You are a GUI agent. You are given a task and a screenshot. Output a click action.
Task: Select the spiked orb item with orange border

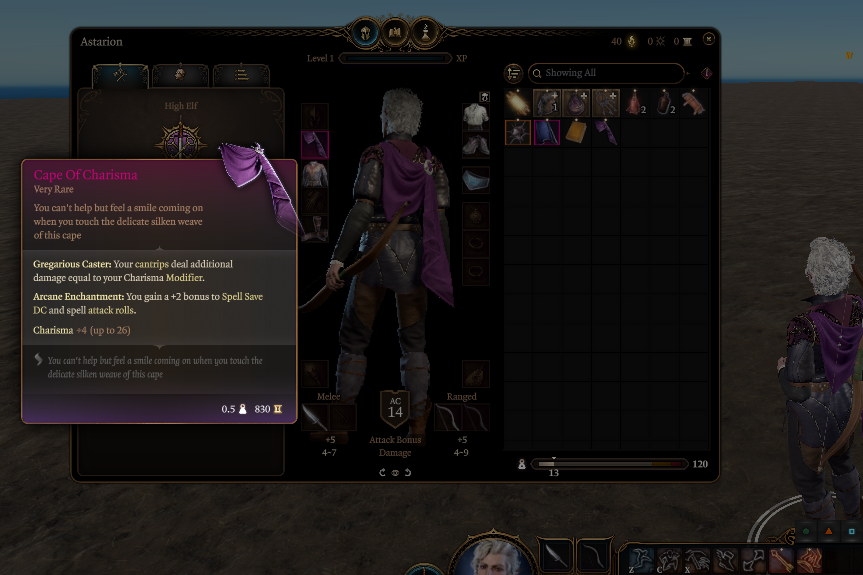517,132
